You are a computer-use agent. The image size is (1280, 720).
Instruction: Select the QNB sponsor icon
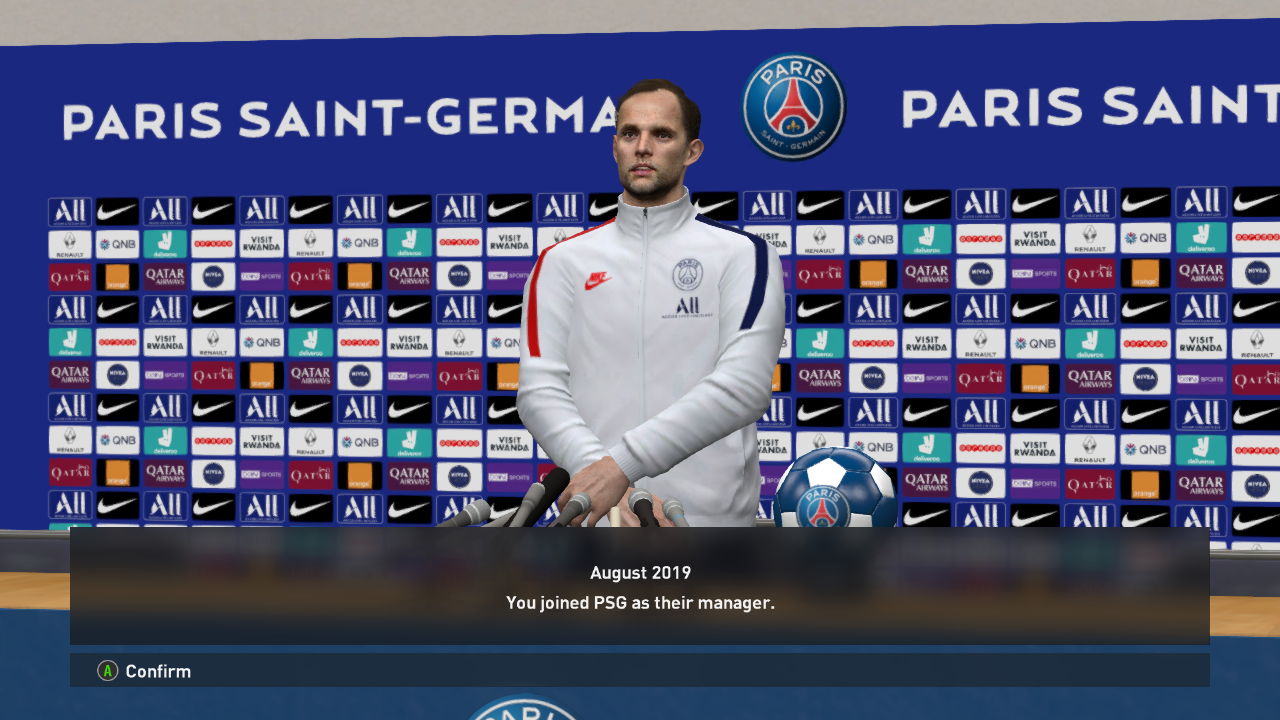117,243
